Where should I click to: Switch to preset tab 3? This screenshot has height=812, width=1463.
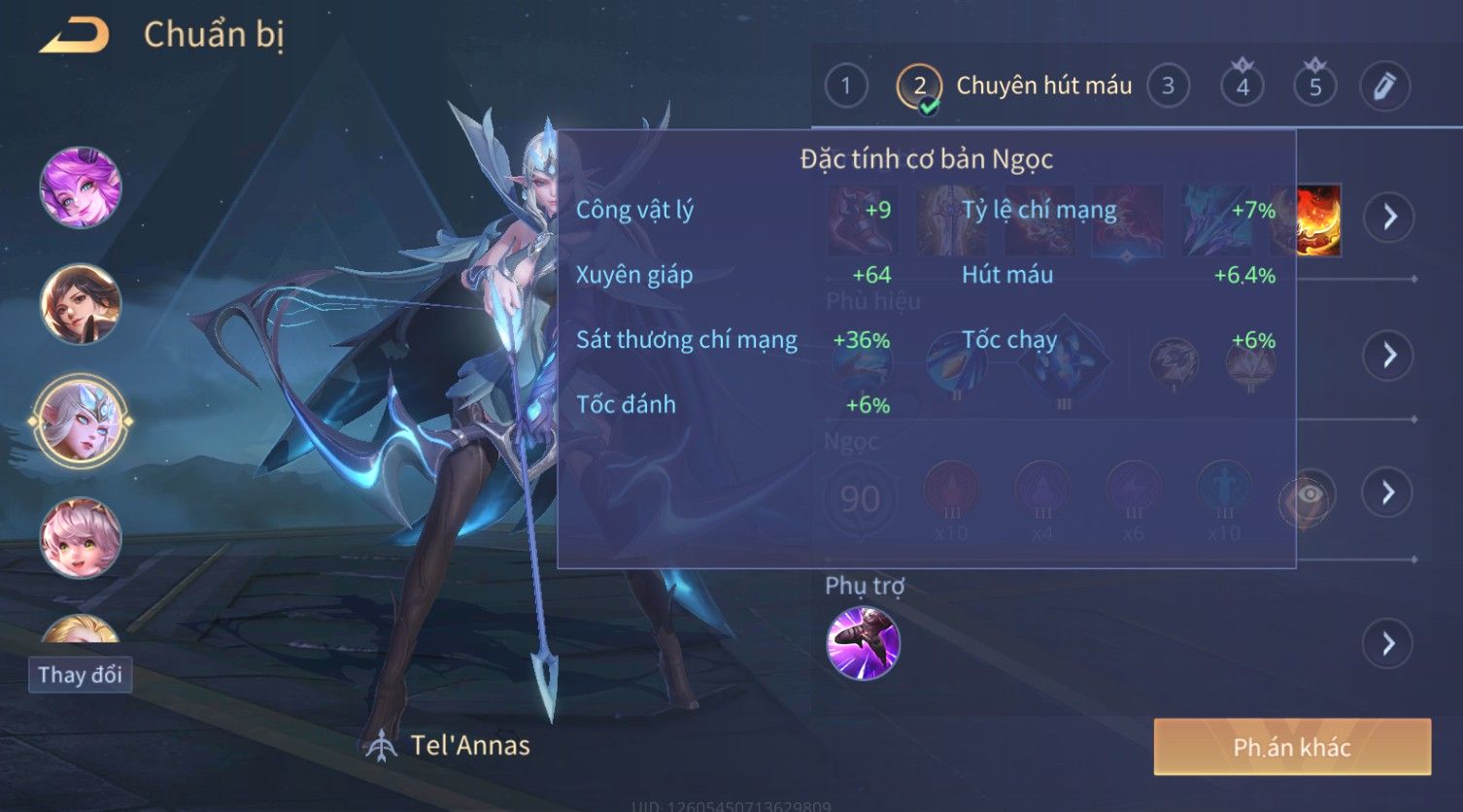pos(1168,86)
